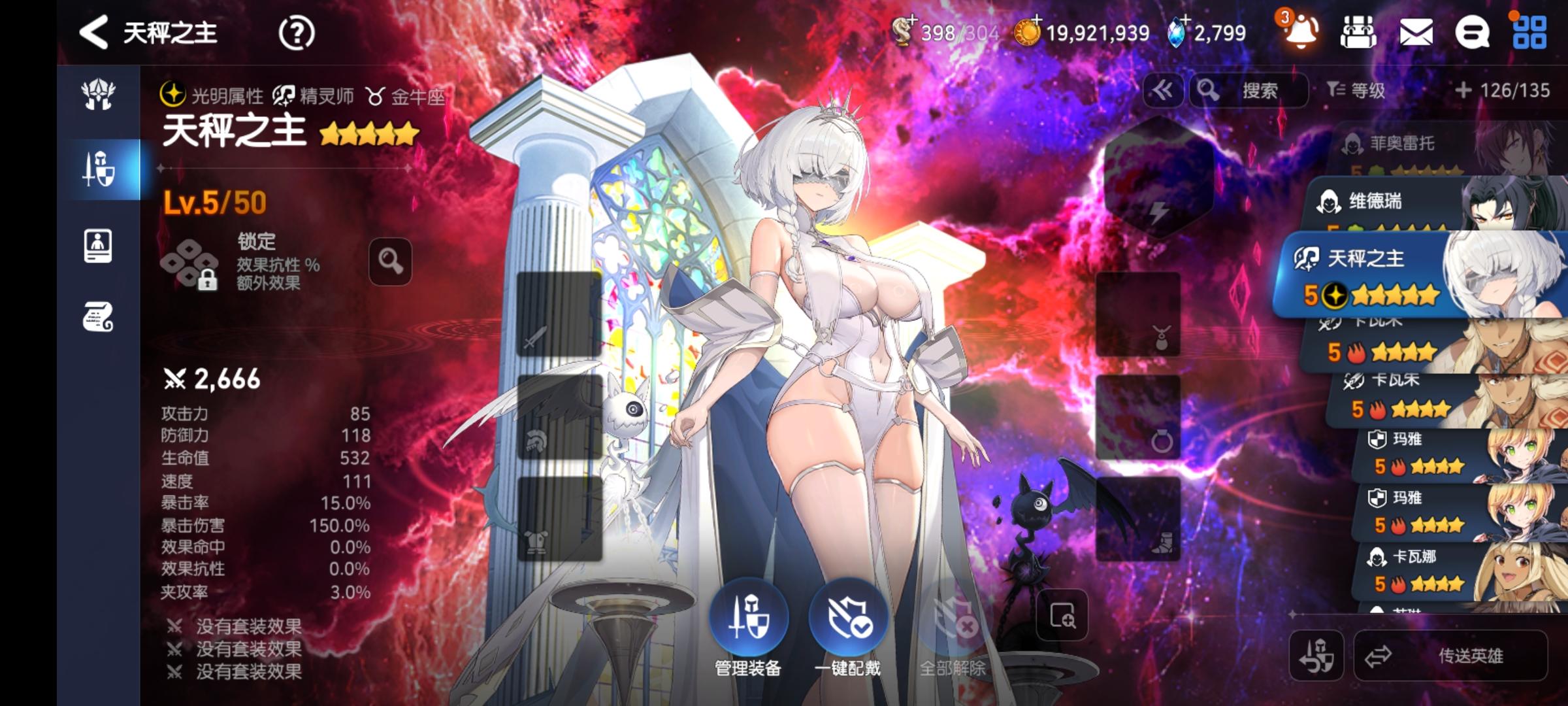Image resolution: width=1568 pixels, height=706 pixels.
Task: Open the help question mark icon
Action: pyautogui.click(x=298, y=33)
